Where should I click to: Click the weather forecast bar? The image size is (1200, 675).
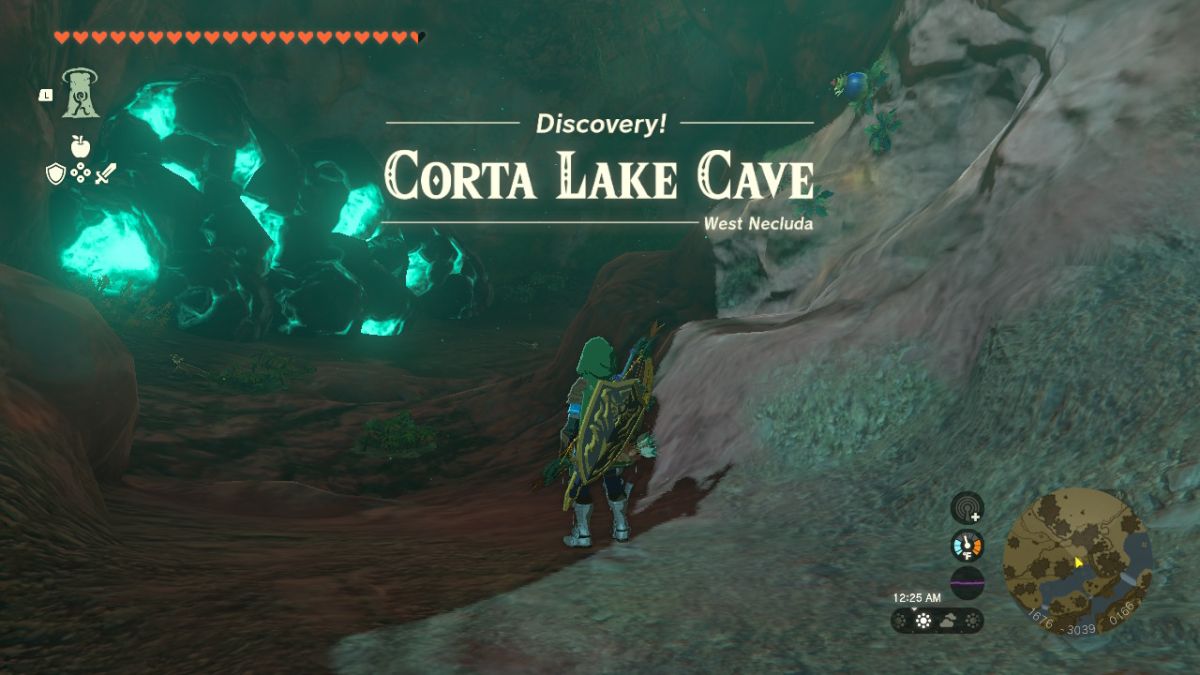tap(937, 621)
